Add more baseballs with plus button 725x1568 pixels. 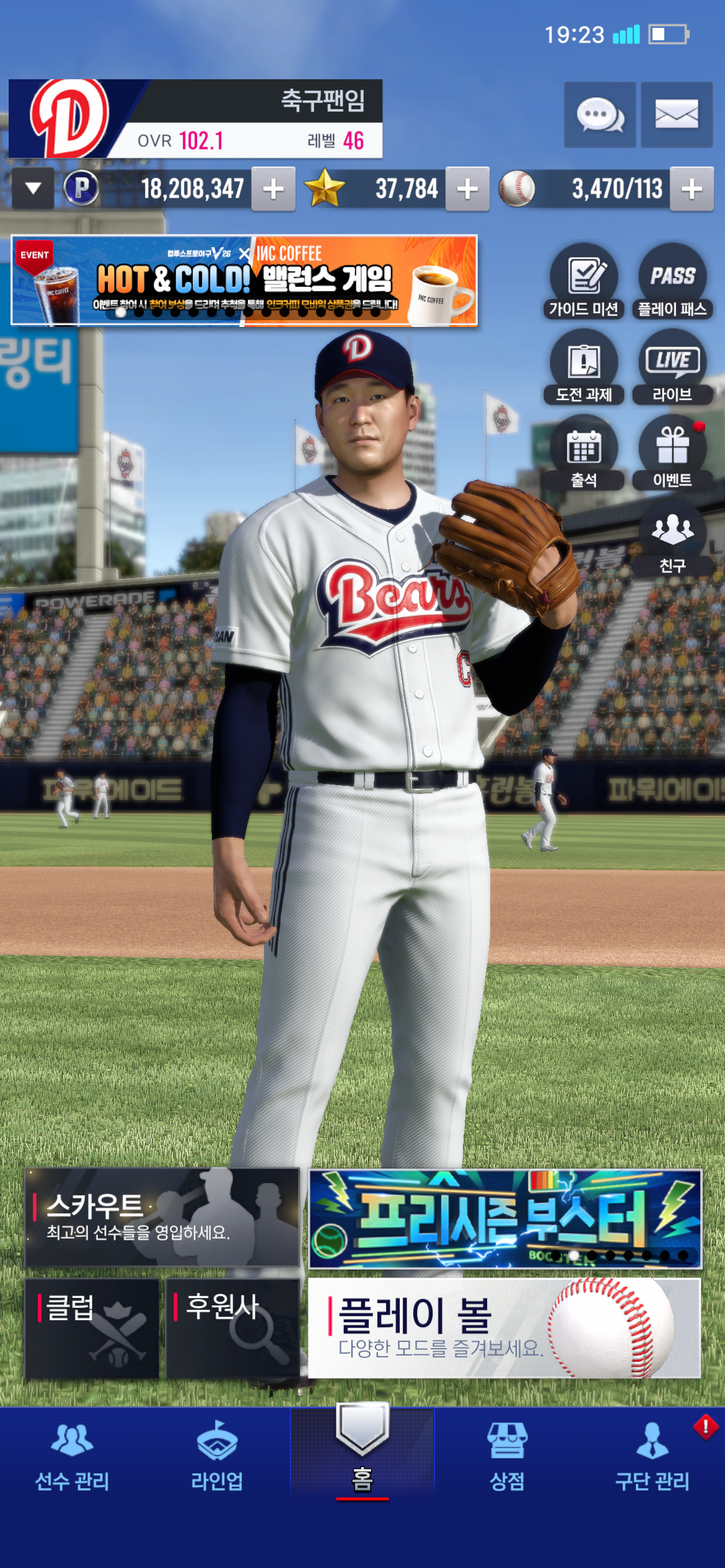pos(692,189)
